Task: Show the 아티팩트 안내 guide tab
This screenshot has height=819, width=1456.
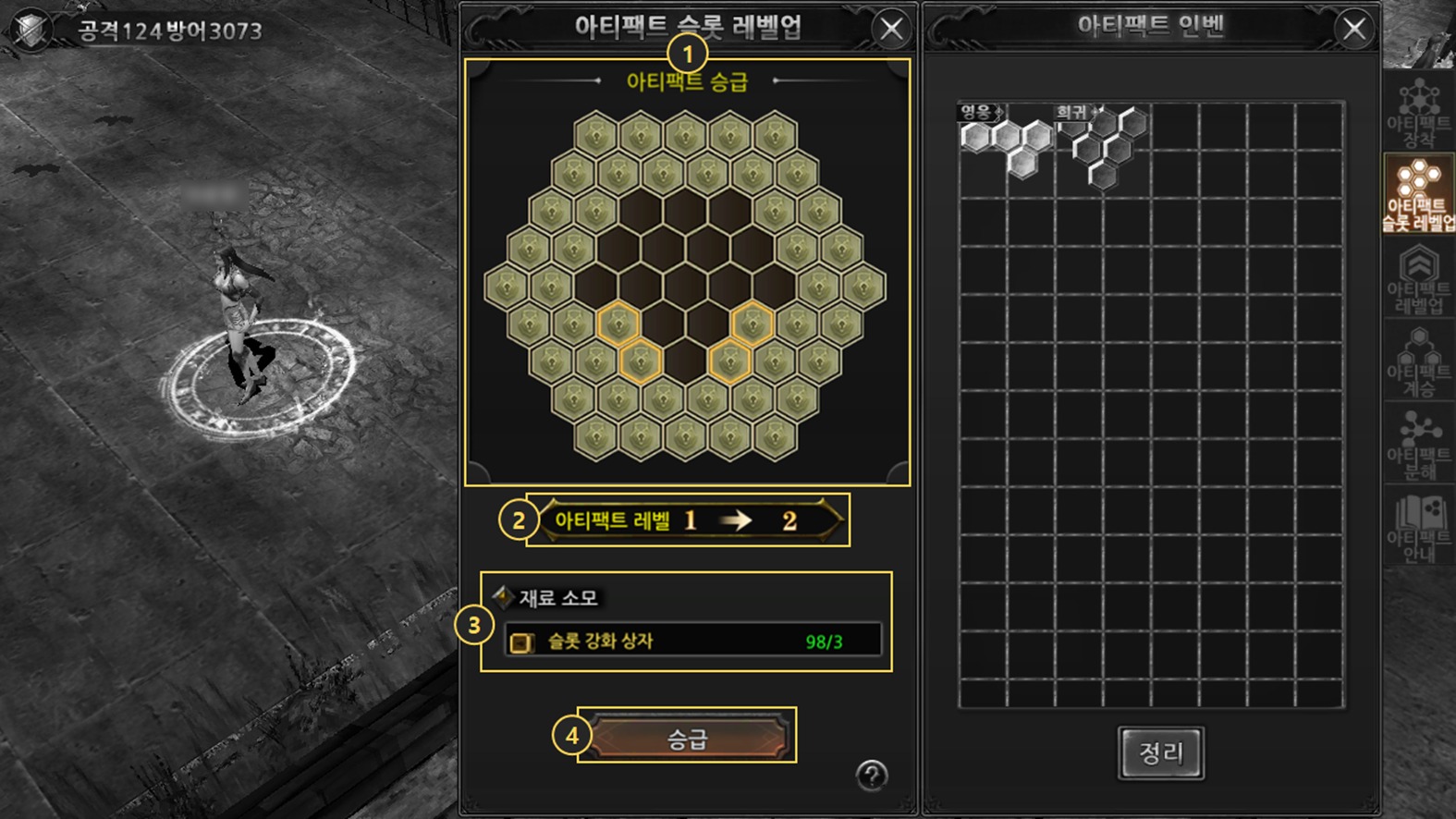Action: click(x=1418, y=529)
